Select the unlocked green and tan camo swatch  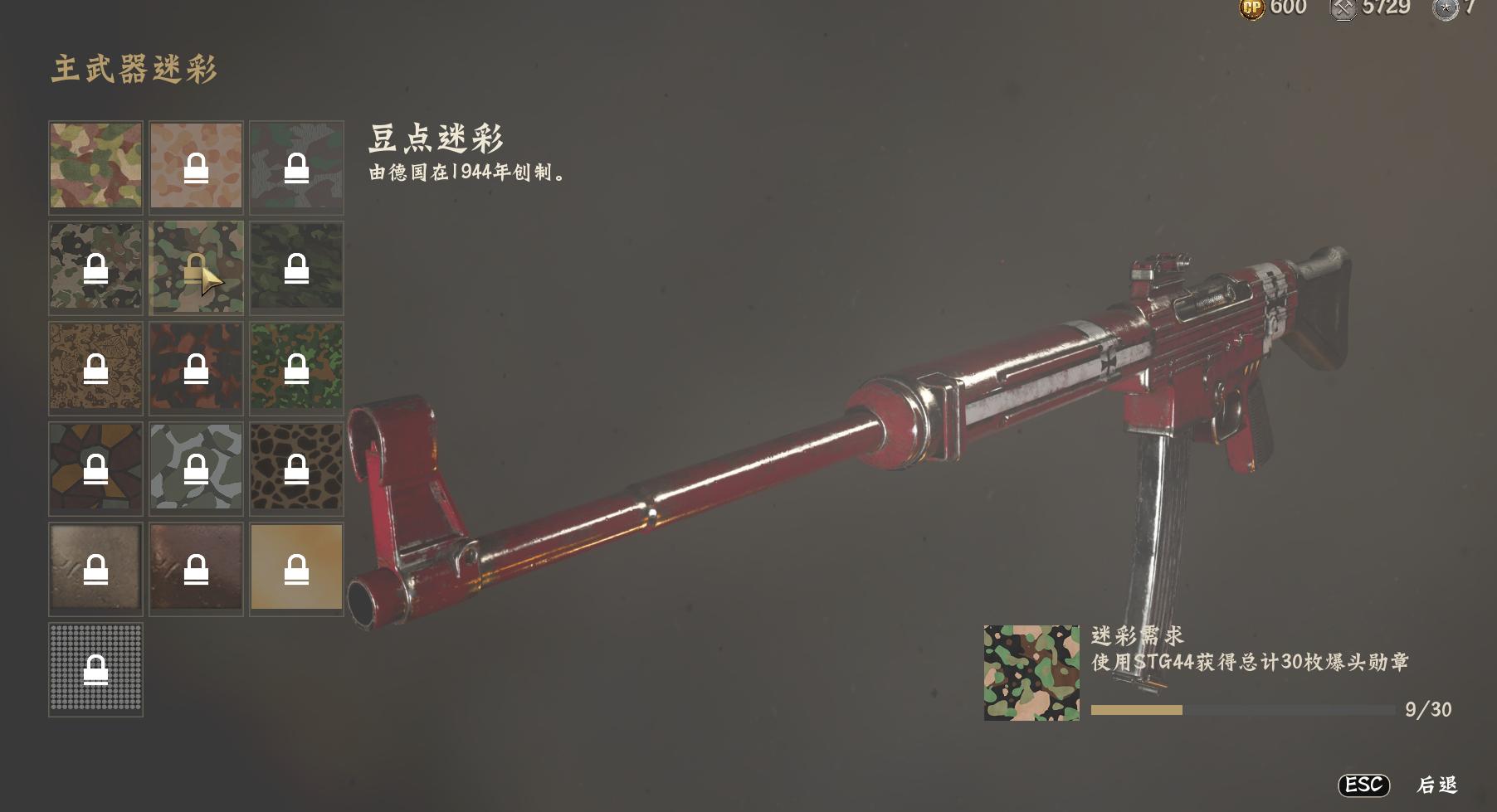click(95, 165)
